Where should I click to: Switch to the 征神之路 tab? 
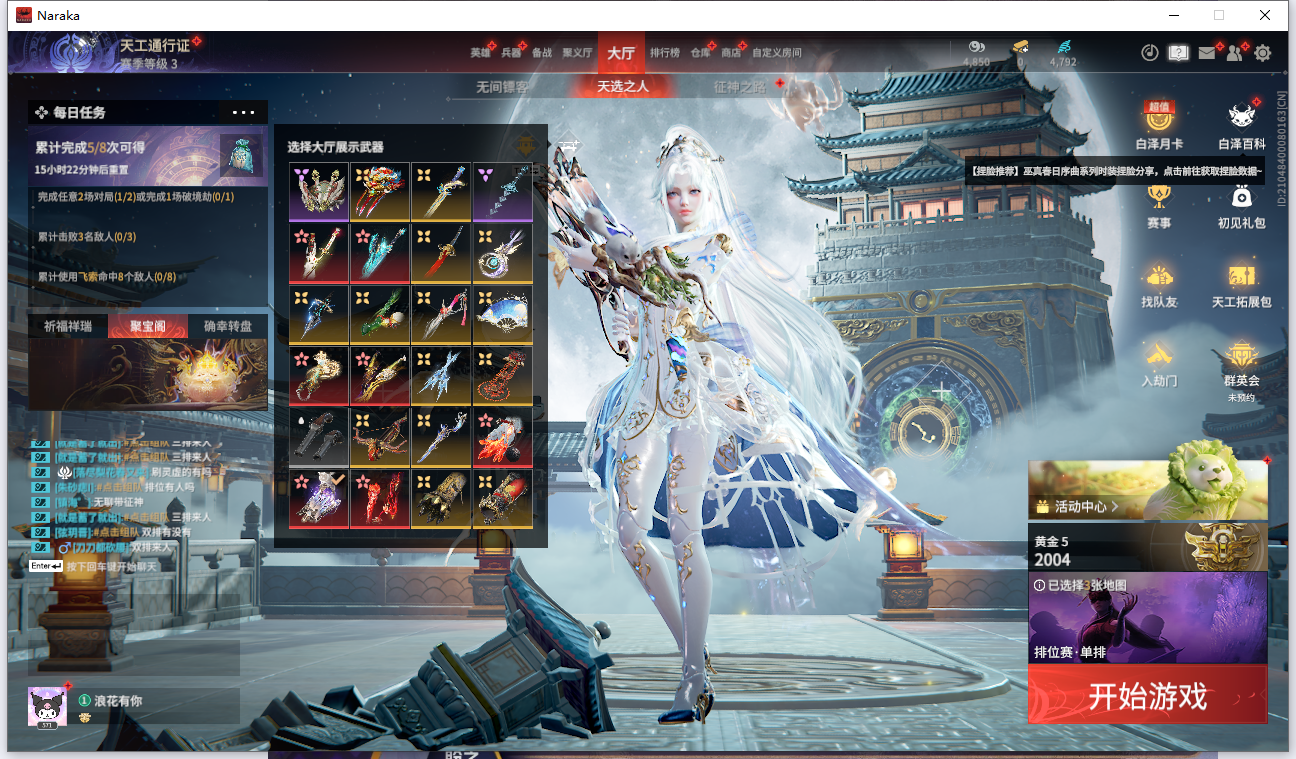pyautogui.click(x=740, y=87)
